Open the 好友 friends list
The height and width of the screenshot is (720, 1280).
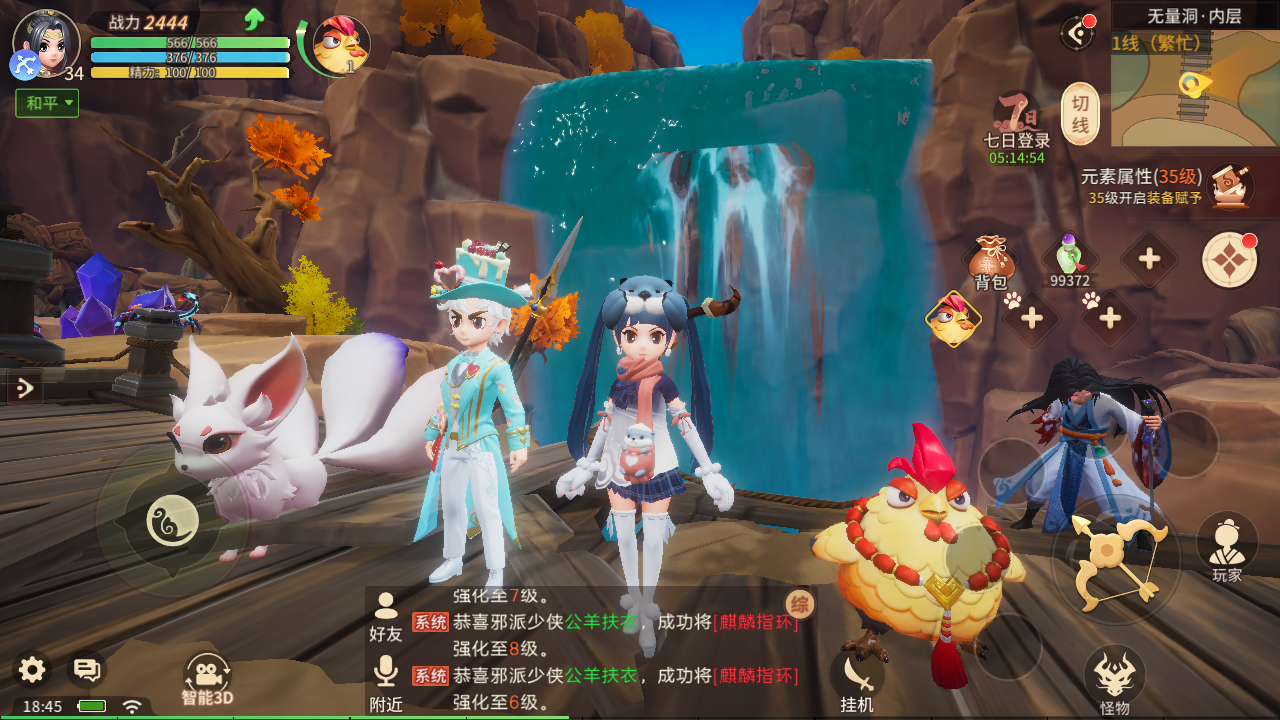point(385,615)
